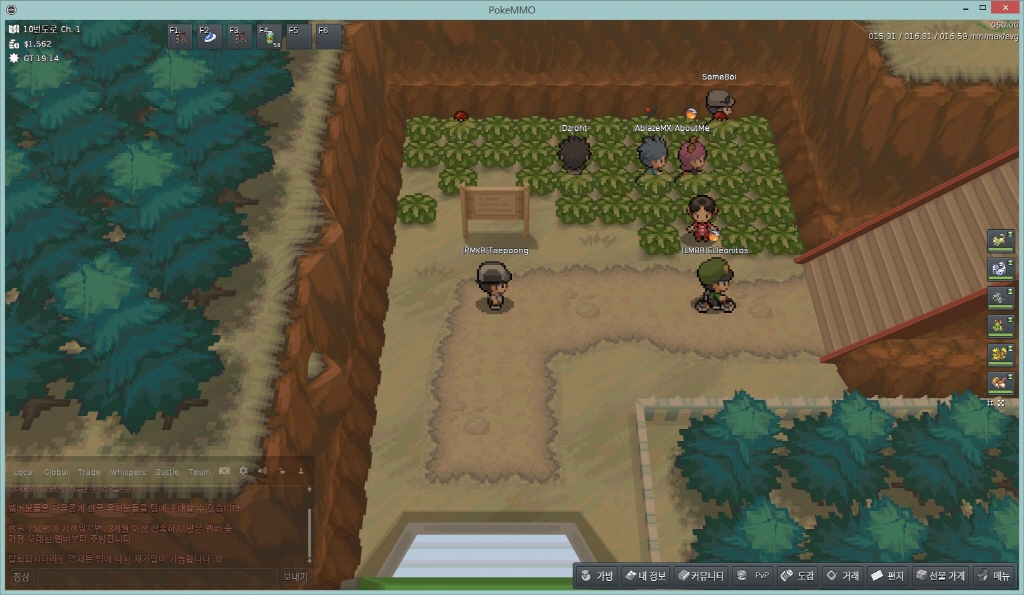
Task: Open the 편지 (Mail) button
Action: click(887, 575)
